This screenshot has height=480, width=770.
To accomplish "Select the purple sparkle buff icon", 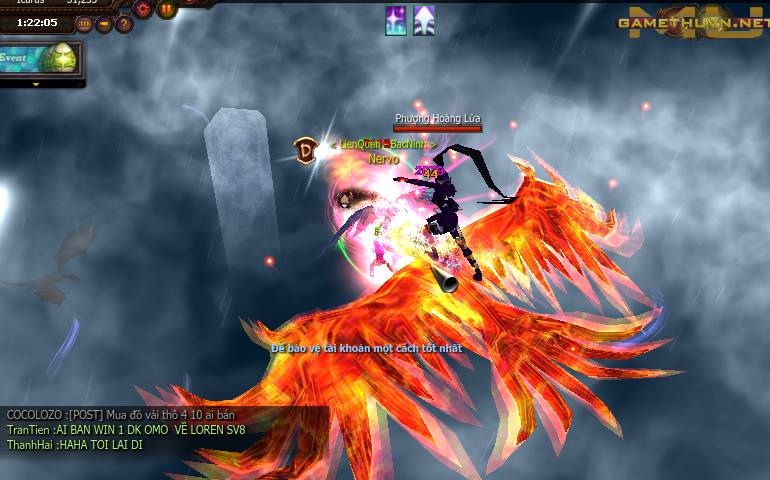I will [x=396, y=20].
